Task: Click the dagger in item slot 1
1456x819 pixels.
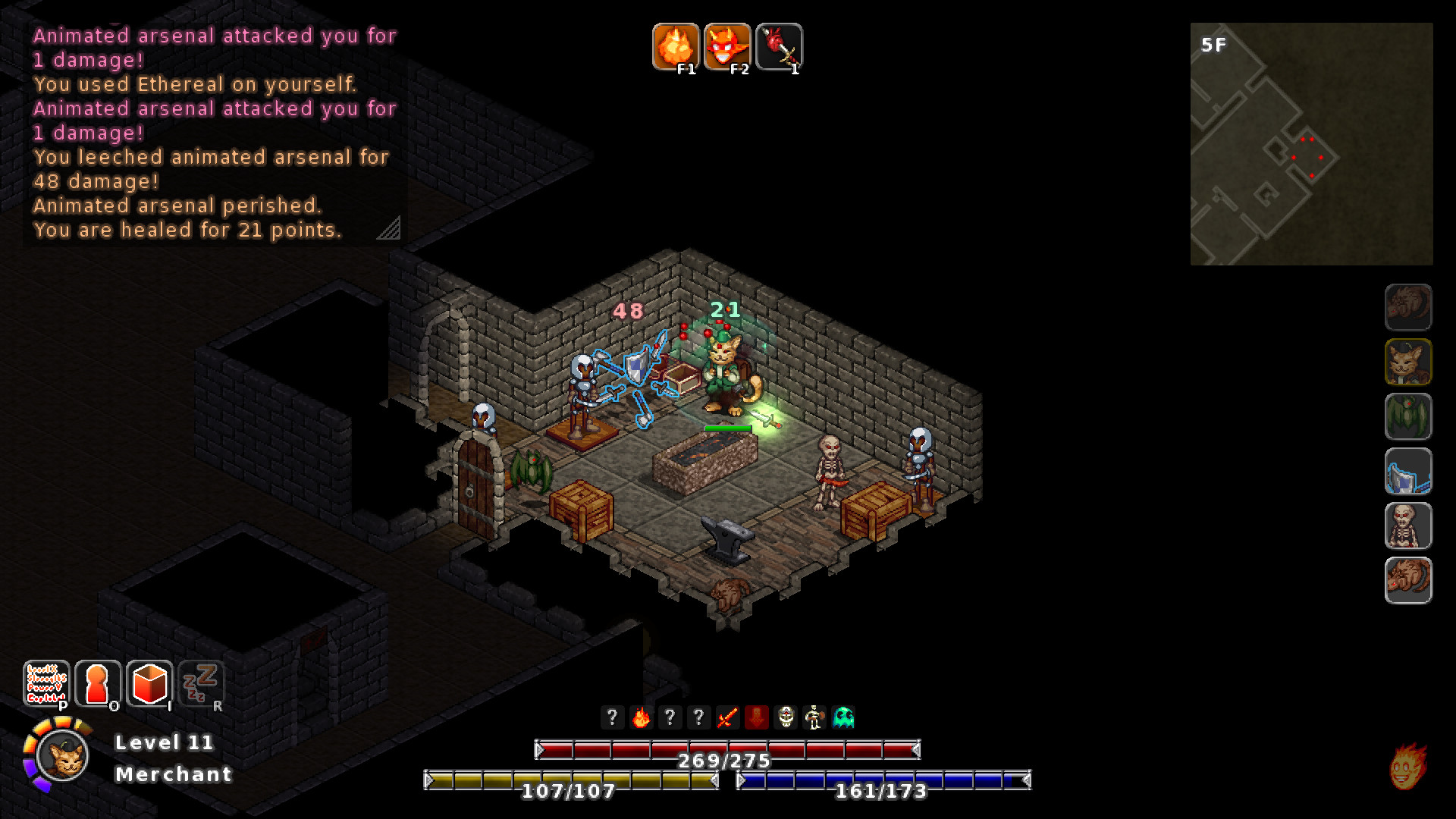Action: (779, 47)
